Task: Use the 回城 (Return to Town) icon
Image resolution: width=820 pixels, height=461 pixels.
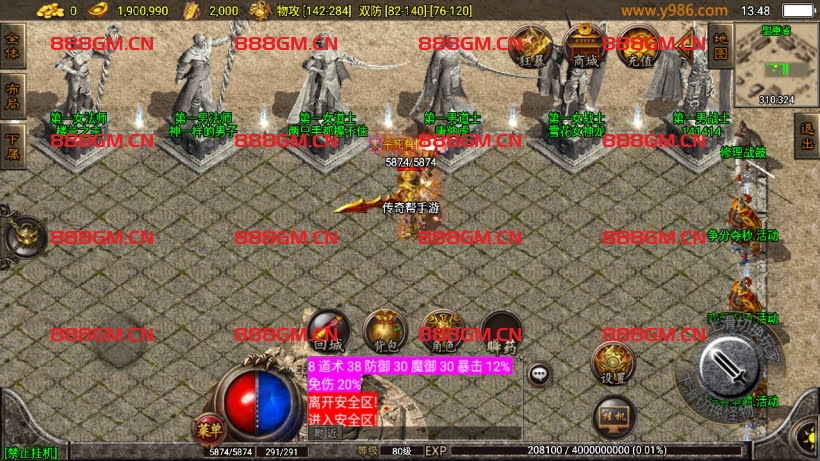Action: (327, 331)
